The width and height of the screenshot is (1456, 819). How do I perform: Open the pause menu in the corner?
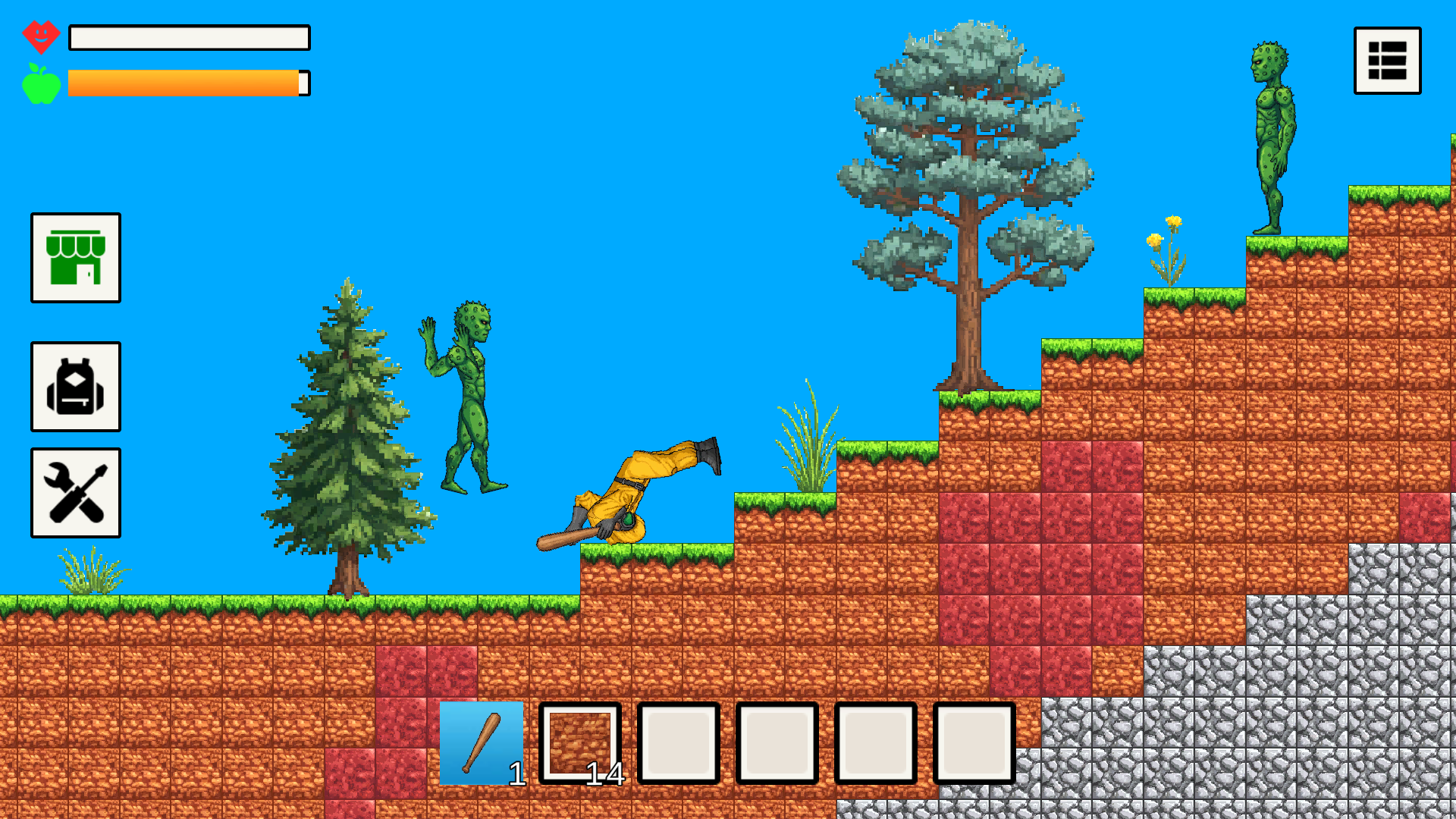1387,60
